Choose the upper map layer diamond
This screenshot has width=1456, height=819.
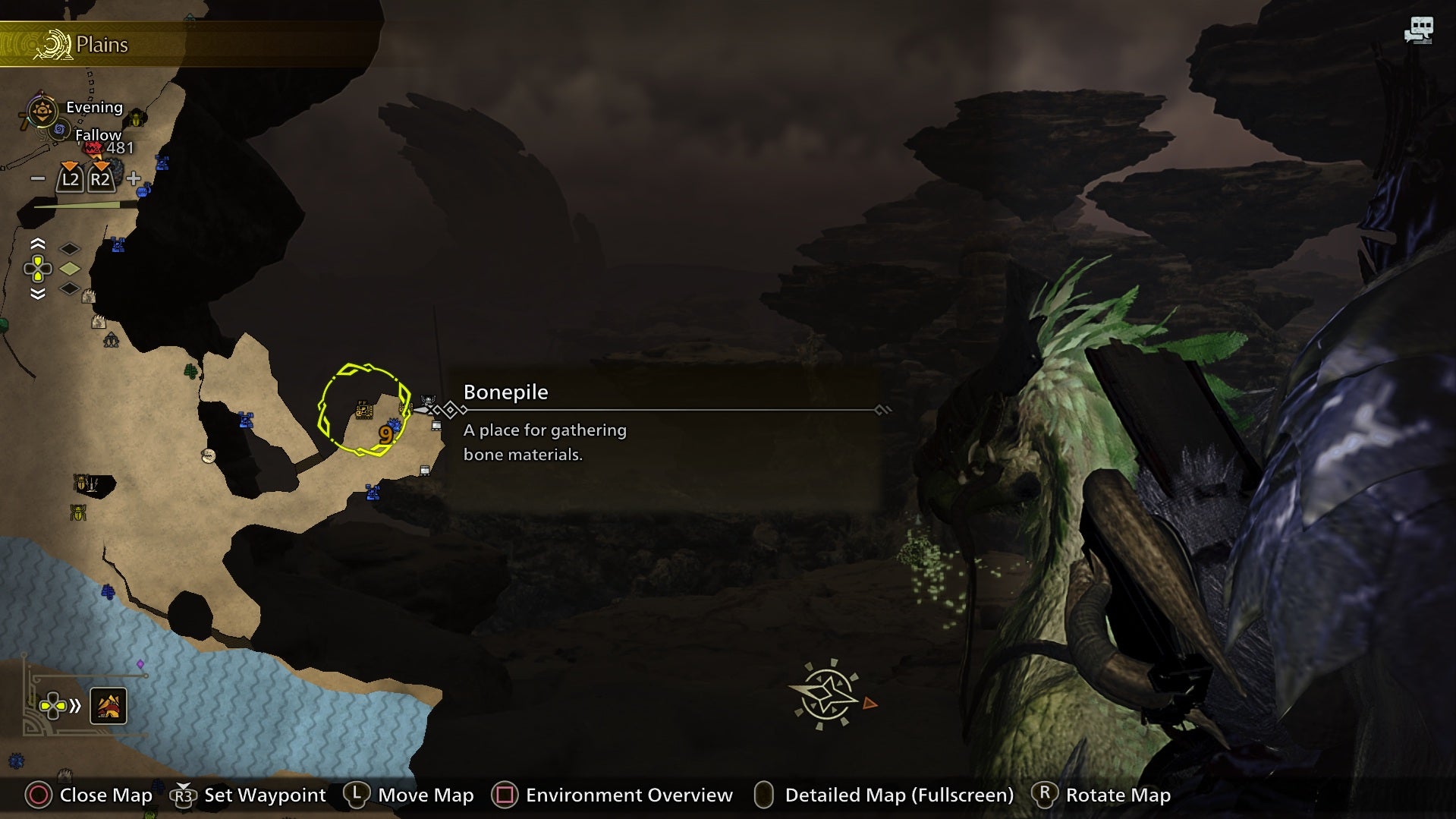tap(70, 249)
